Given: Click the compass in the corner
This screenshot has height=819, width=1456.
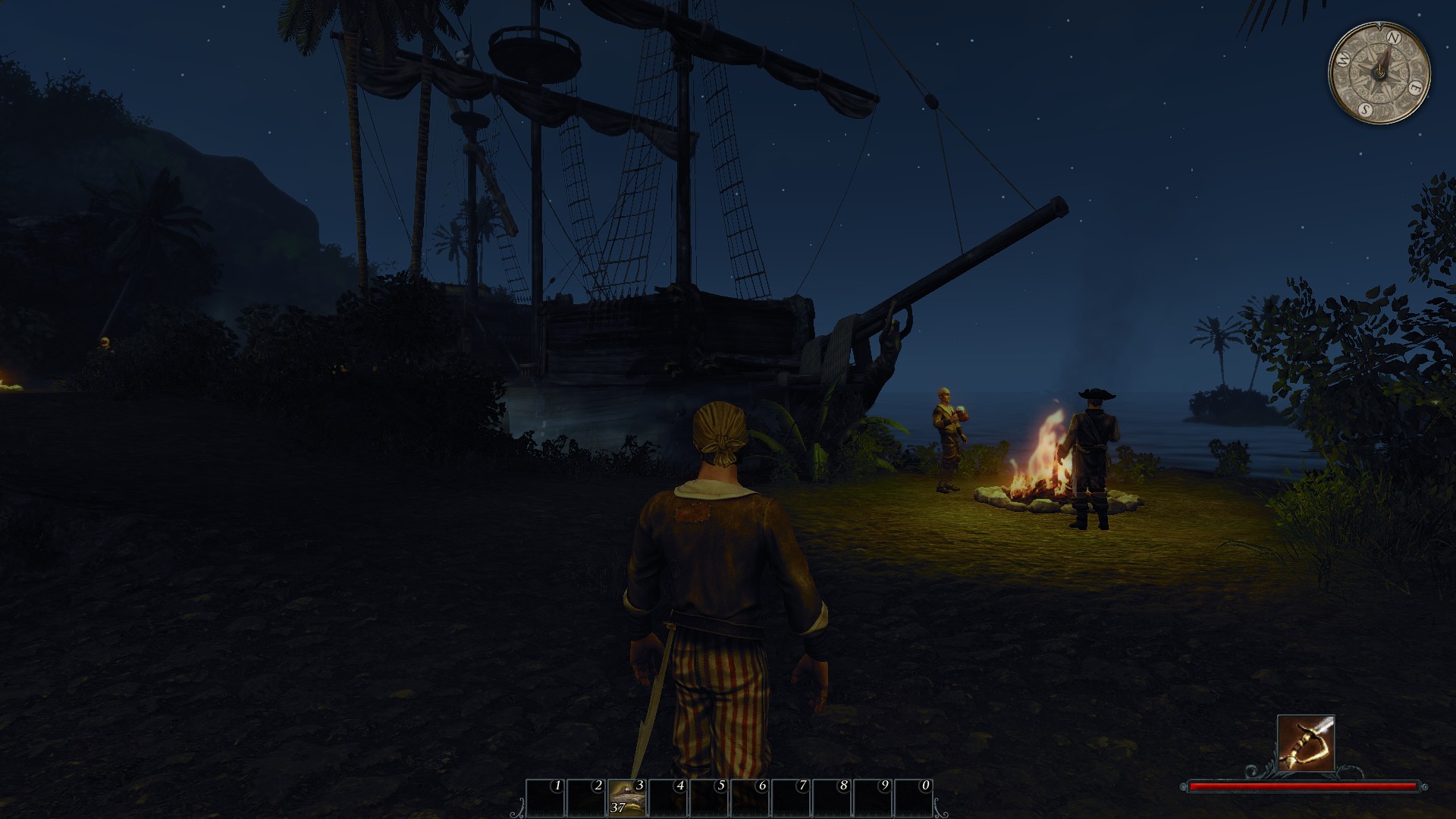Looking at the screenshot, I should coord(1379,73).
